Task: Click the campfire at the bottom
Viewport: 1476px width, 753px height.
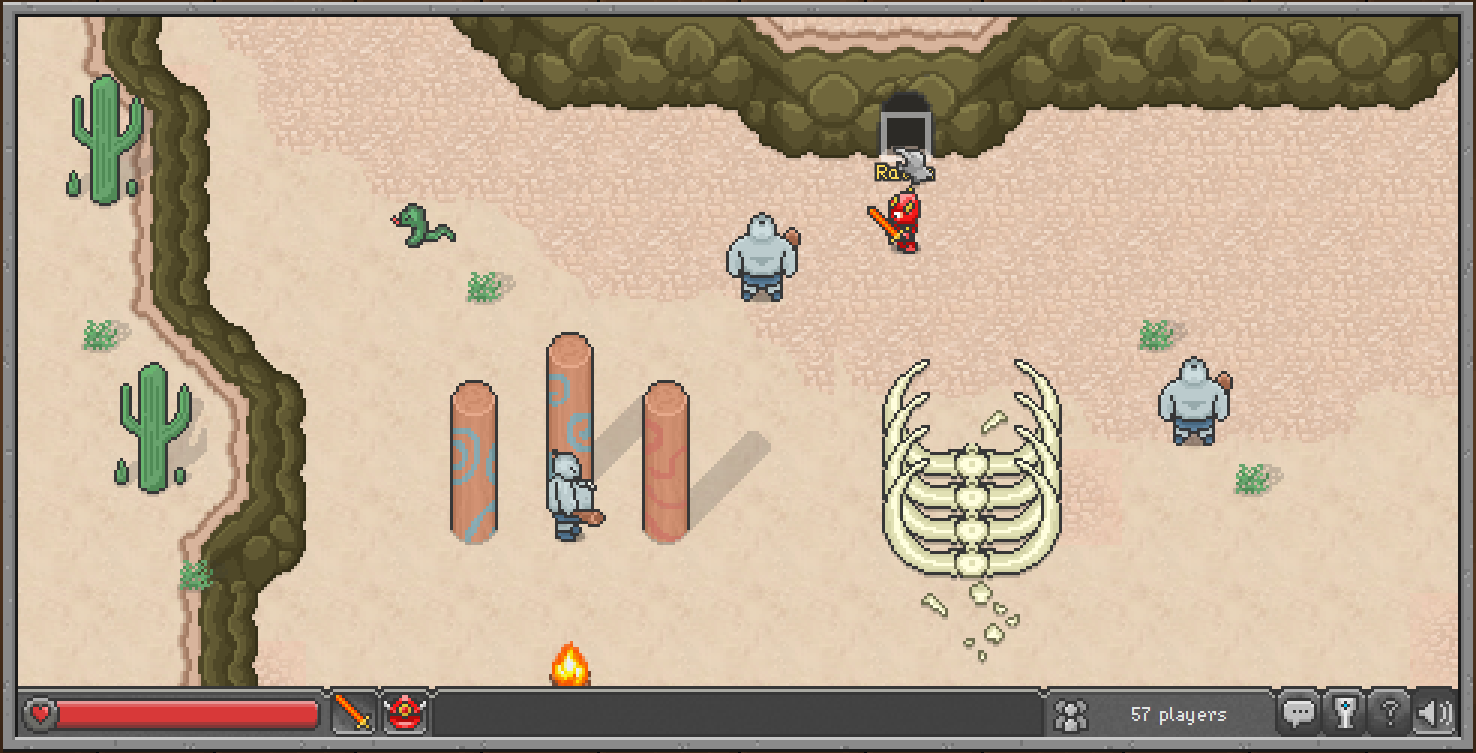Action: click(570, 665)
